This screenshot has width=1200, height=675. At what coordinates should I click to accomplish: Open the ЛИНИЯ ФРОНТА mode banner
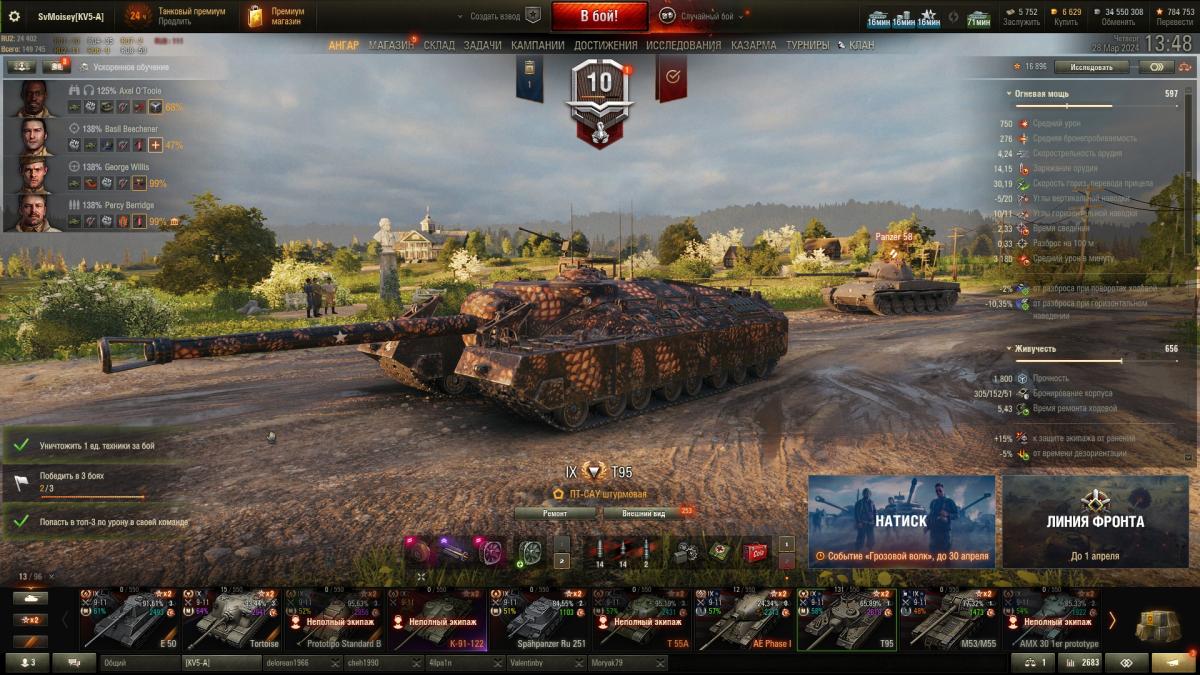1095,521
